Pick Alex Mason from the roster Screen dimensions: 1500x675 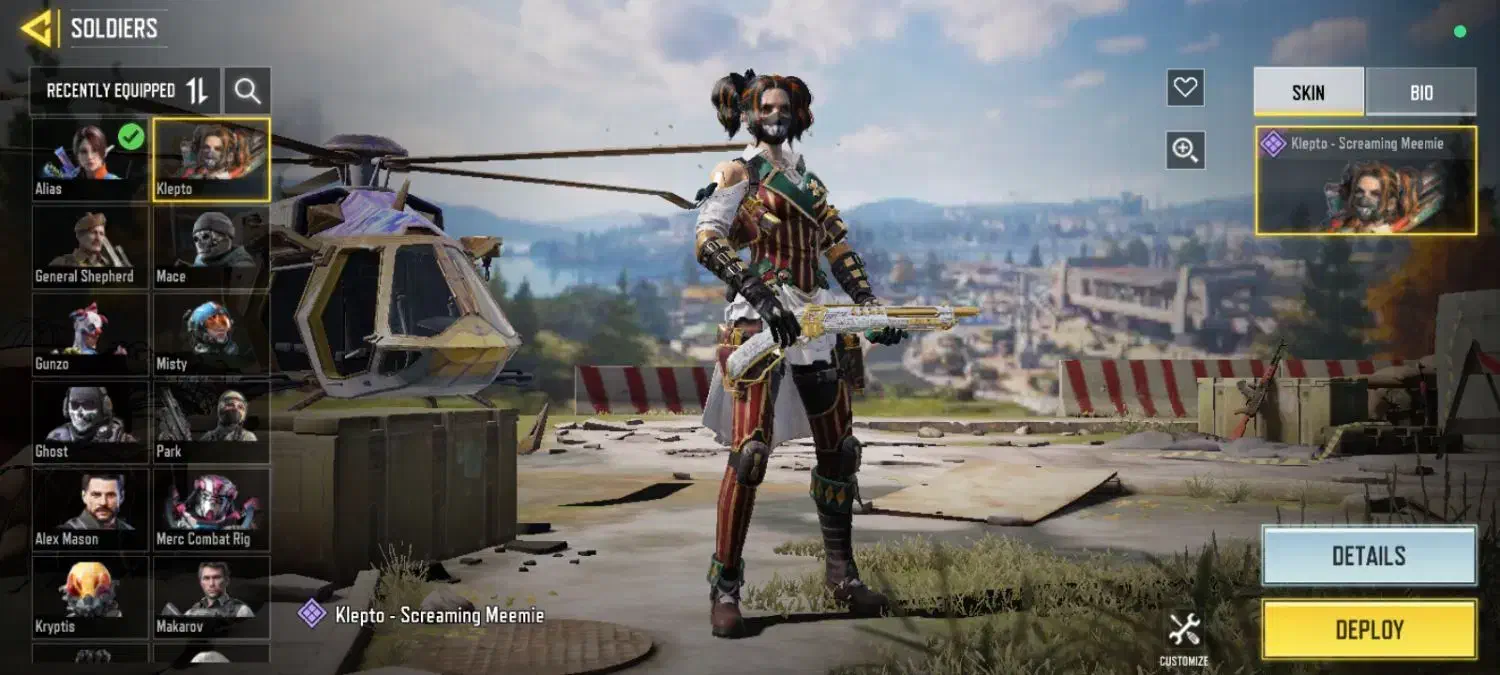tap(90, 509)
